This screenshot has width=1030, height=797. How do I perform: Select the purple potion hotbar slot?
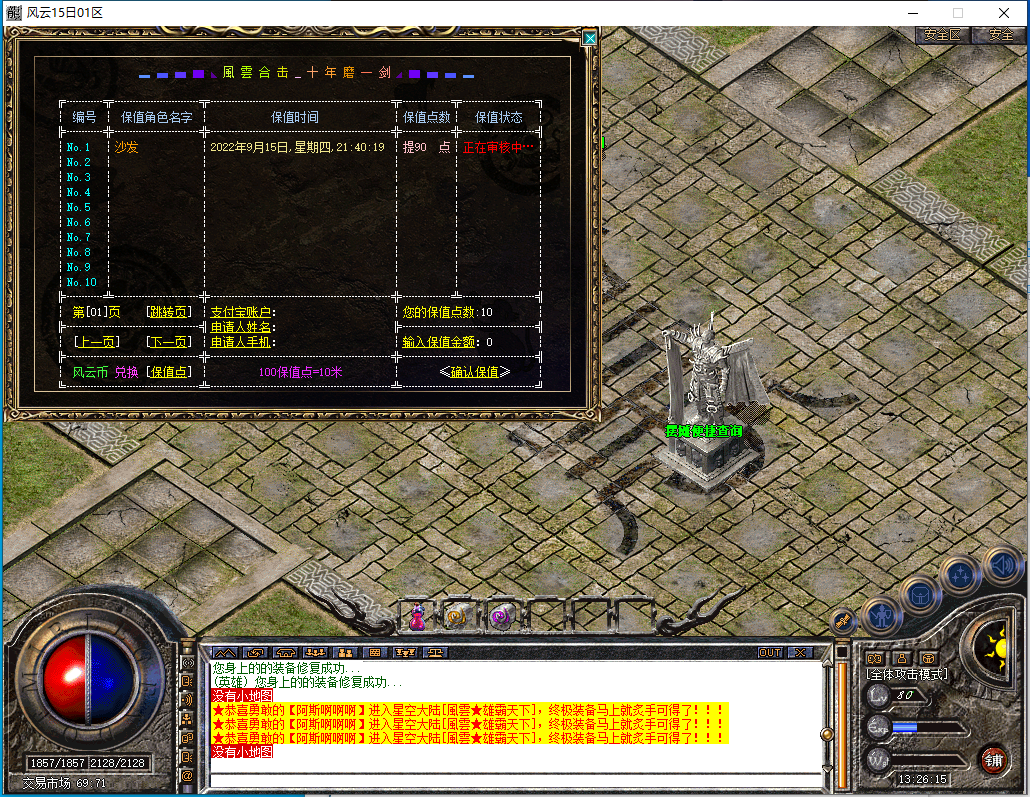(x=417, y=617)
